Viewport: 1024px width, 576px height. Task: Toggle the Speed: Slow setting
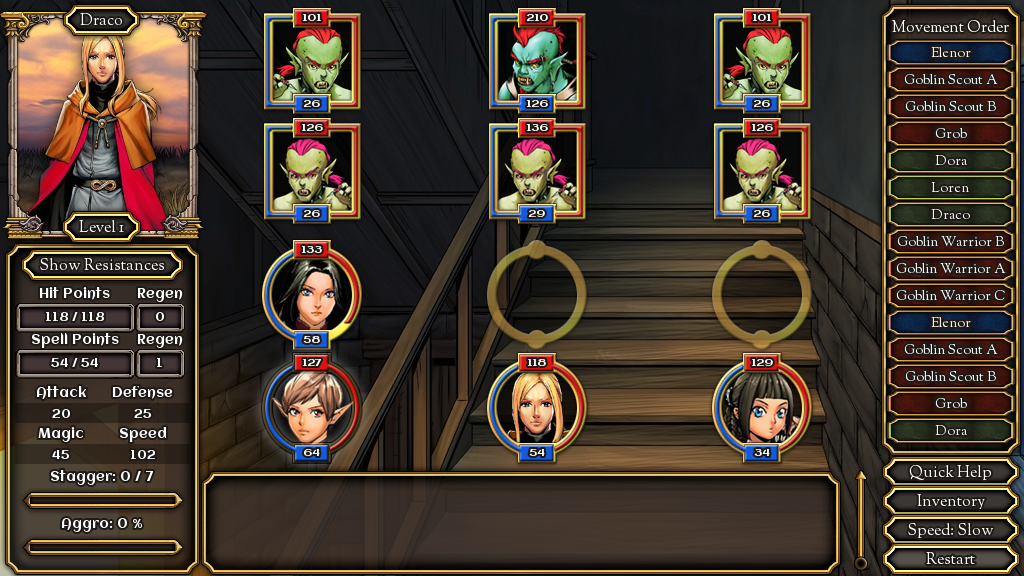950,530
